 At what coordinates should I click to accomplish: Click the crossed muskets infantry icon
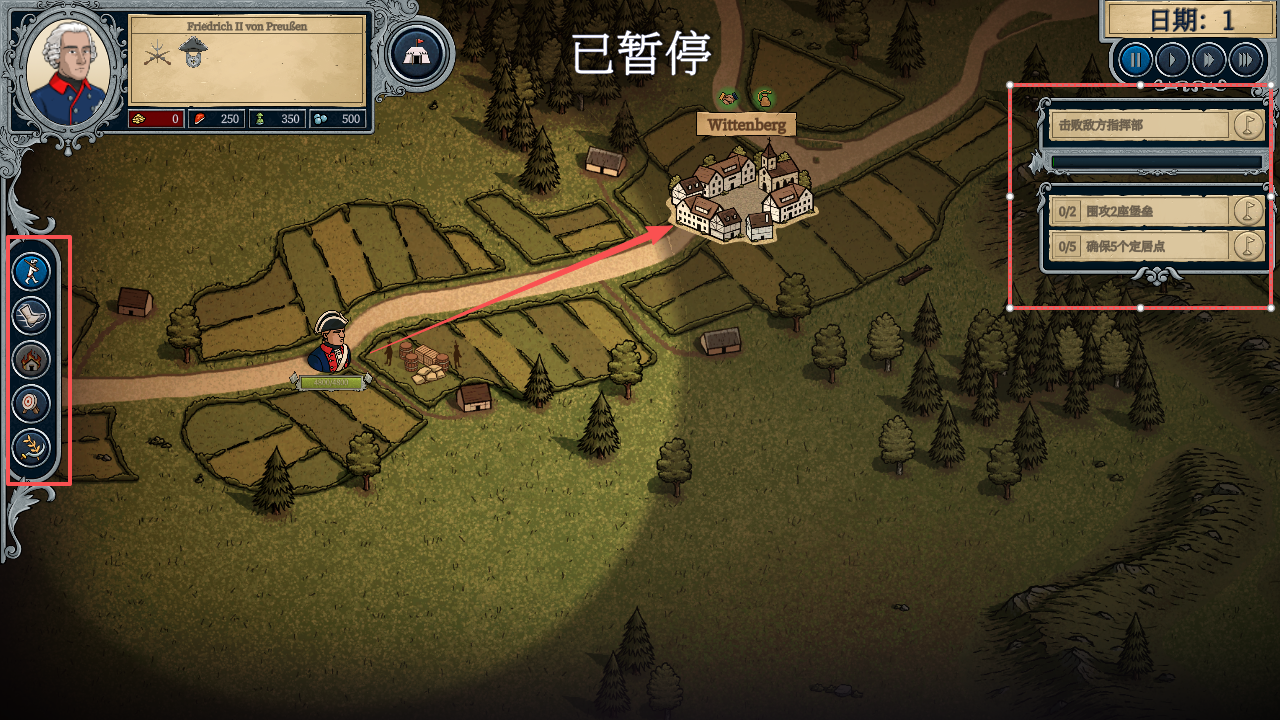tap(157, 53)
